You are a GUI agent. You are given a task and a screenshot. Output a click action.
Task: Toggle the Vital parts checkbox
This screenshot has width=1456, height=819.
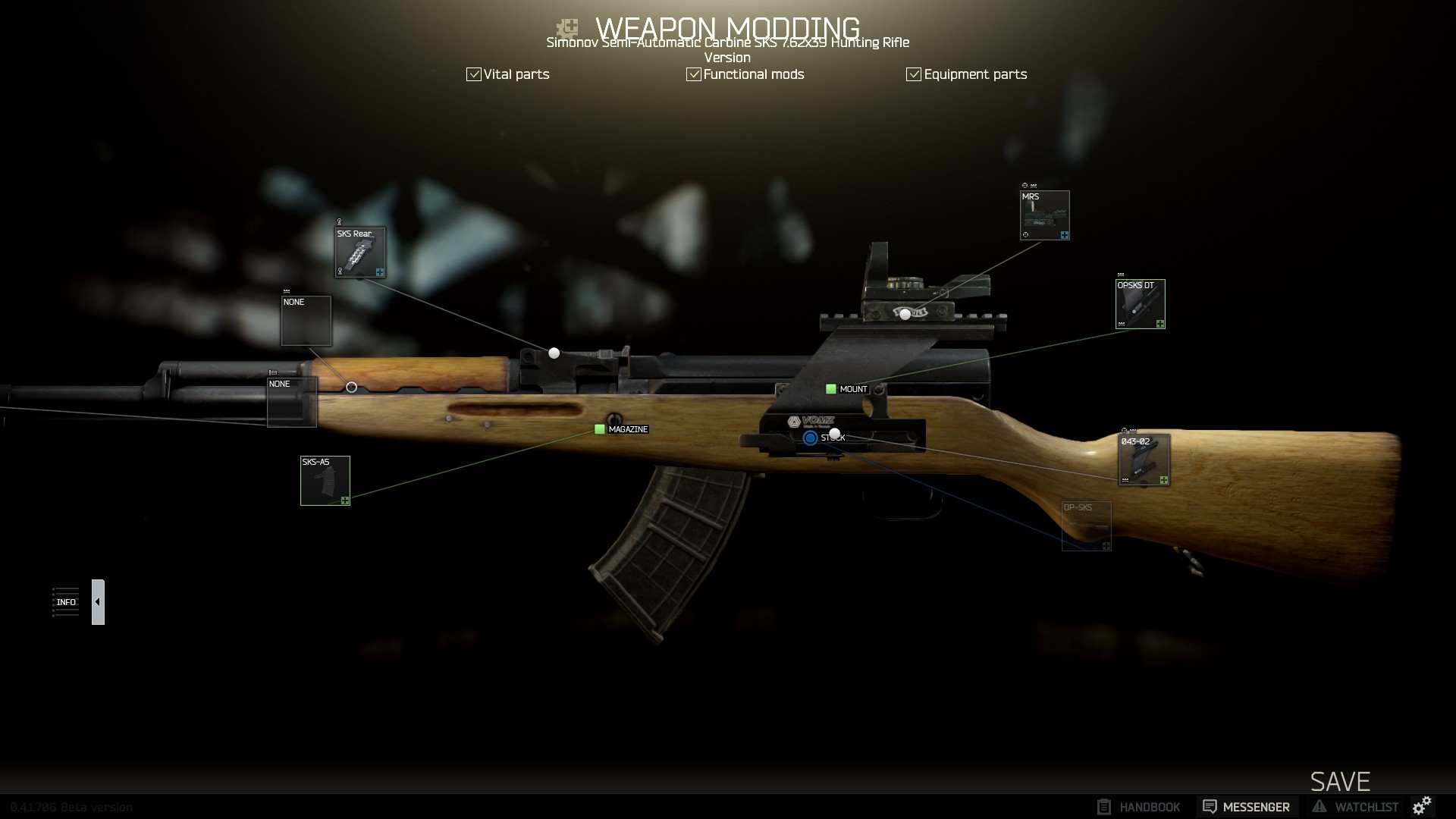point(474,74)
